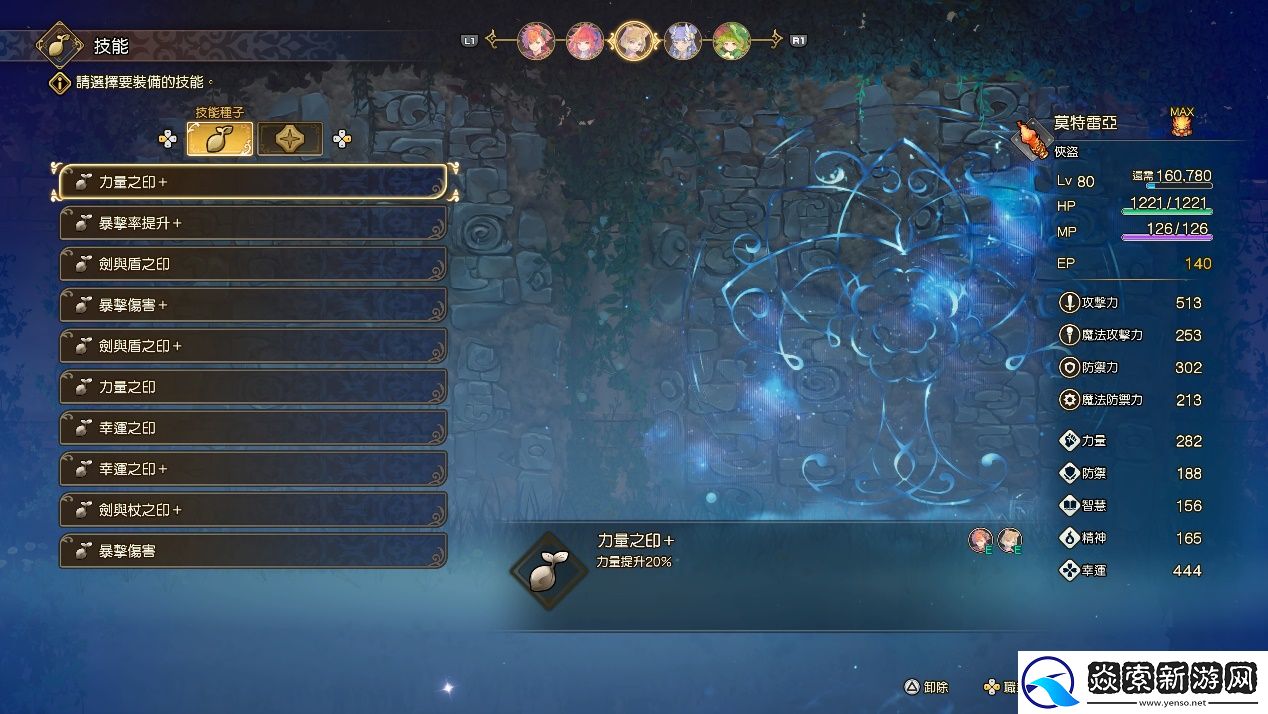Pick the 劍與盾之印 skill without plus
This screenshot has height=714, width=1268.
[x=253, y=264]
